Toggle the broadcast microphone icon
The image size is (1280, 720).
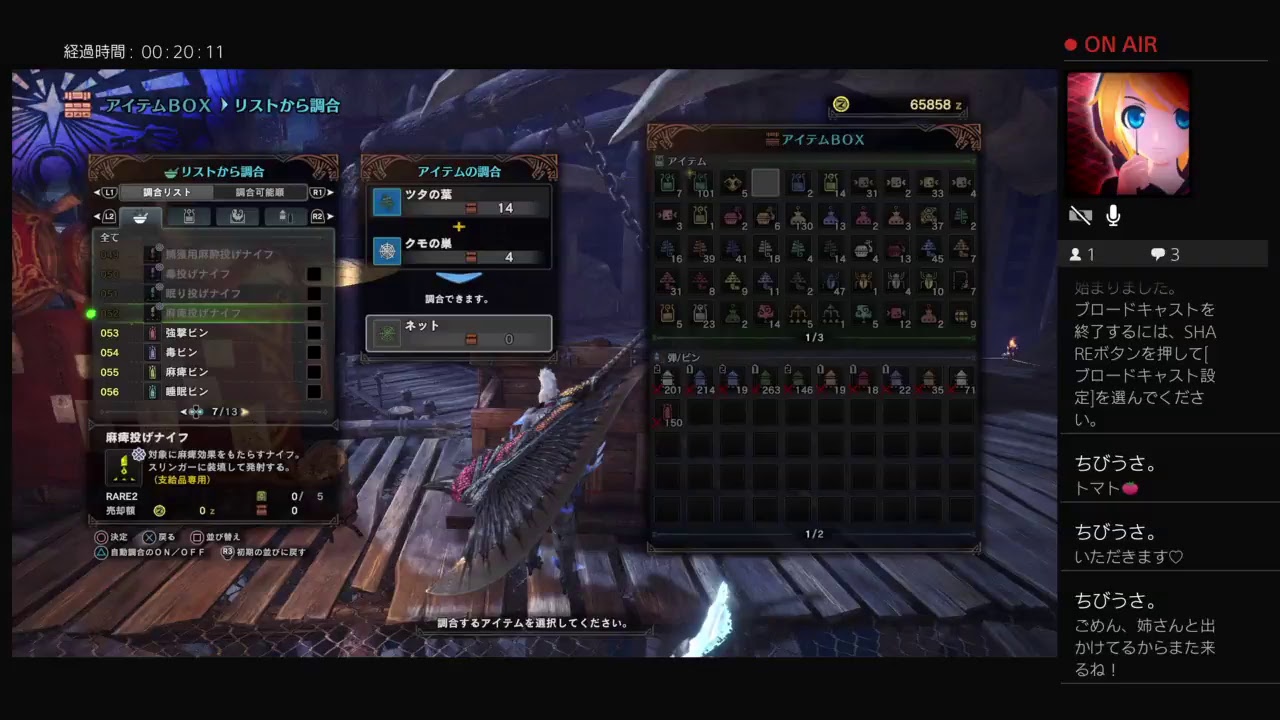(x=1113, y=216)
